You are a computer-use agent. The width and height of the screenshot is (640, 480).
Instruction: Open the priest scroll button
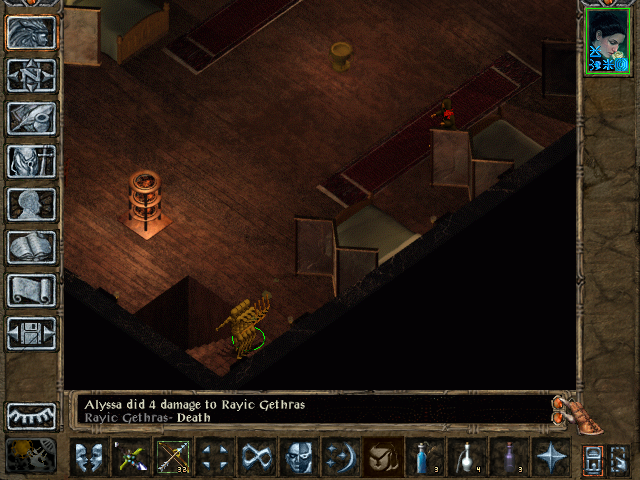(31, 290)
